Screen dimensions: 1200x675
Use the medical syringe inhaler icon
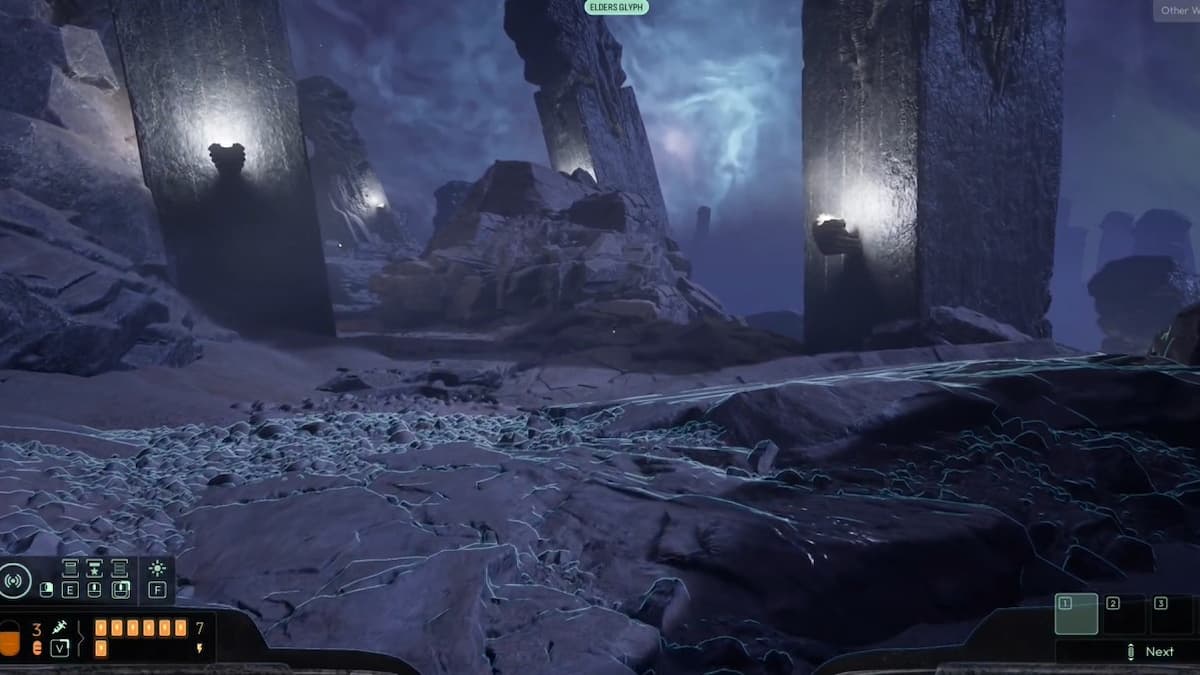(59, 627)
